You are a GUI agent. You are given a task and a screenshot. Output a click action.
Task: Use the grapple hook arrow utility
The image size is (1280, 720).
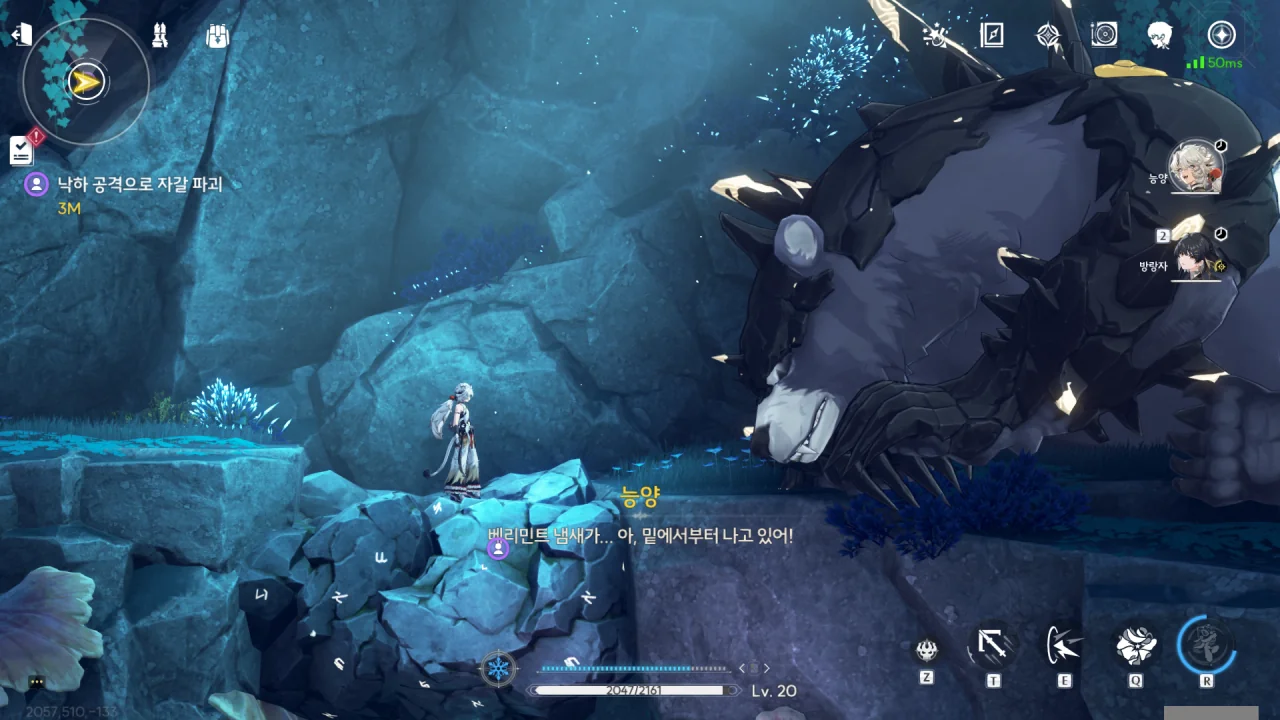pyautogui.click(x=992, y=647)
